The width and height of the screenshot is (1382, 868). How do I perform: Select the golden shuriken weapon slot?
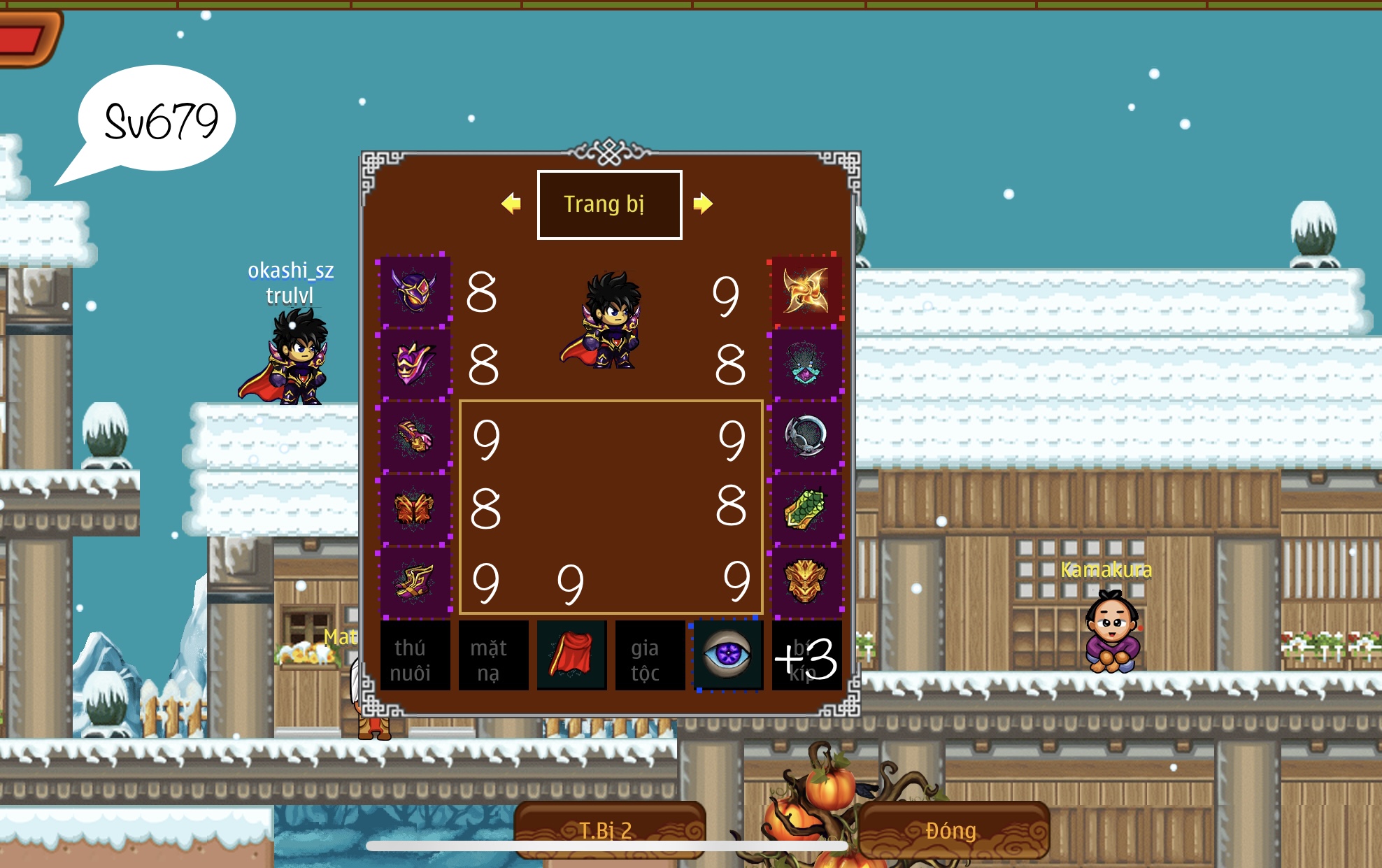(806, 290)
